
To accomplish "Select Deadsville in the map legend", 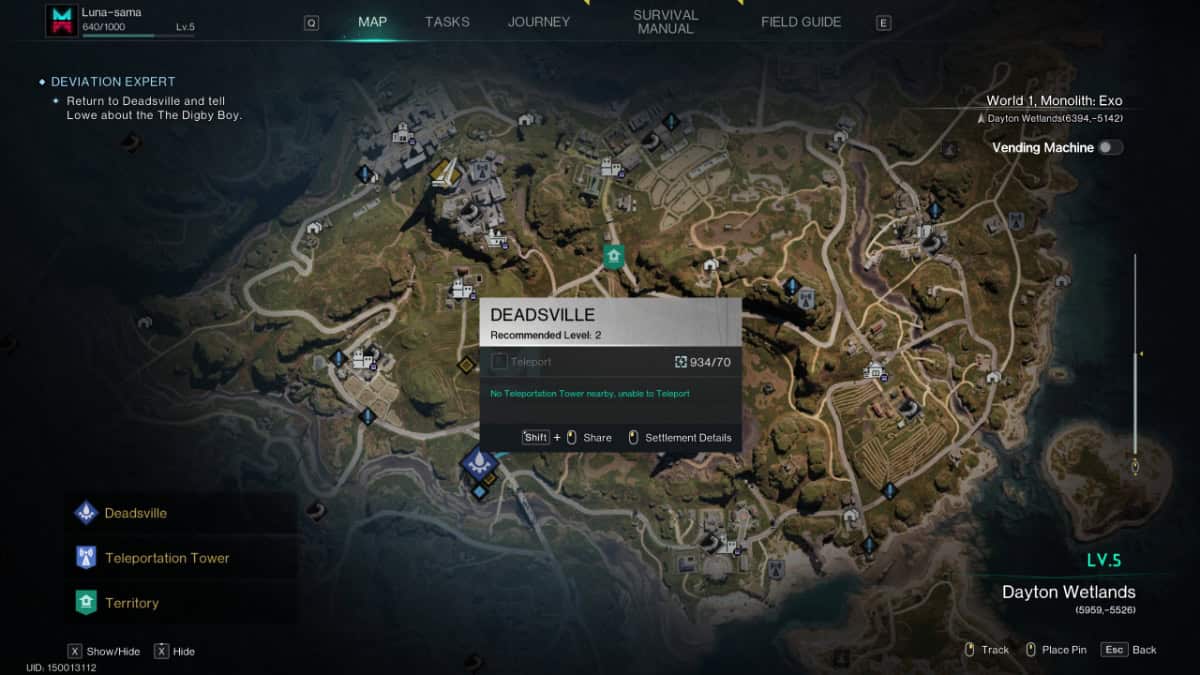I will [135, 513].
